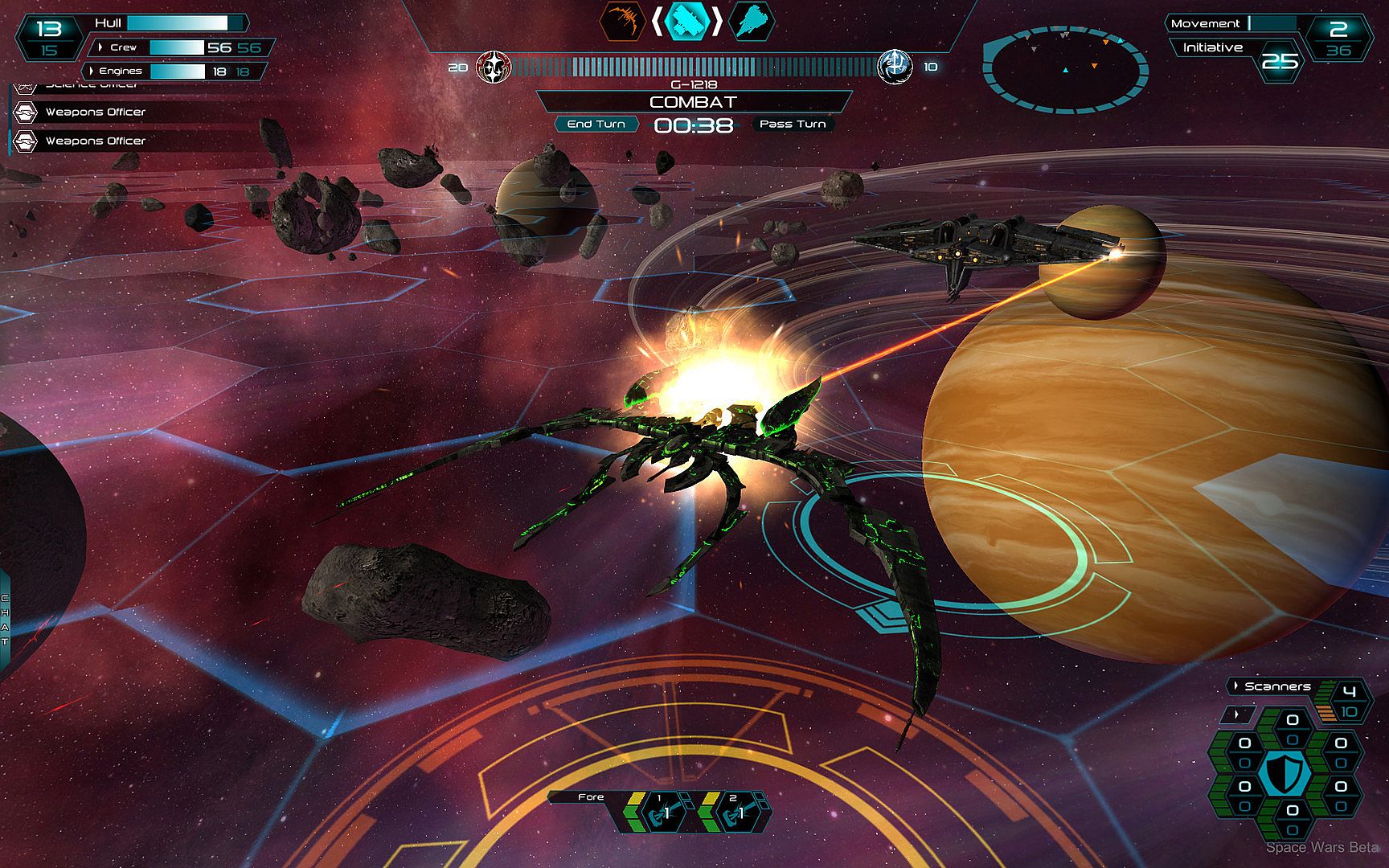Fire Fore weapon slot 1
The height and width of the screenshot is (868, 1389).
tap(661, 812)
